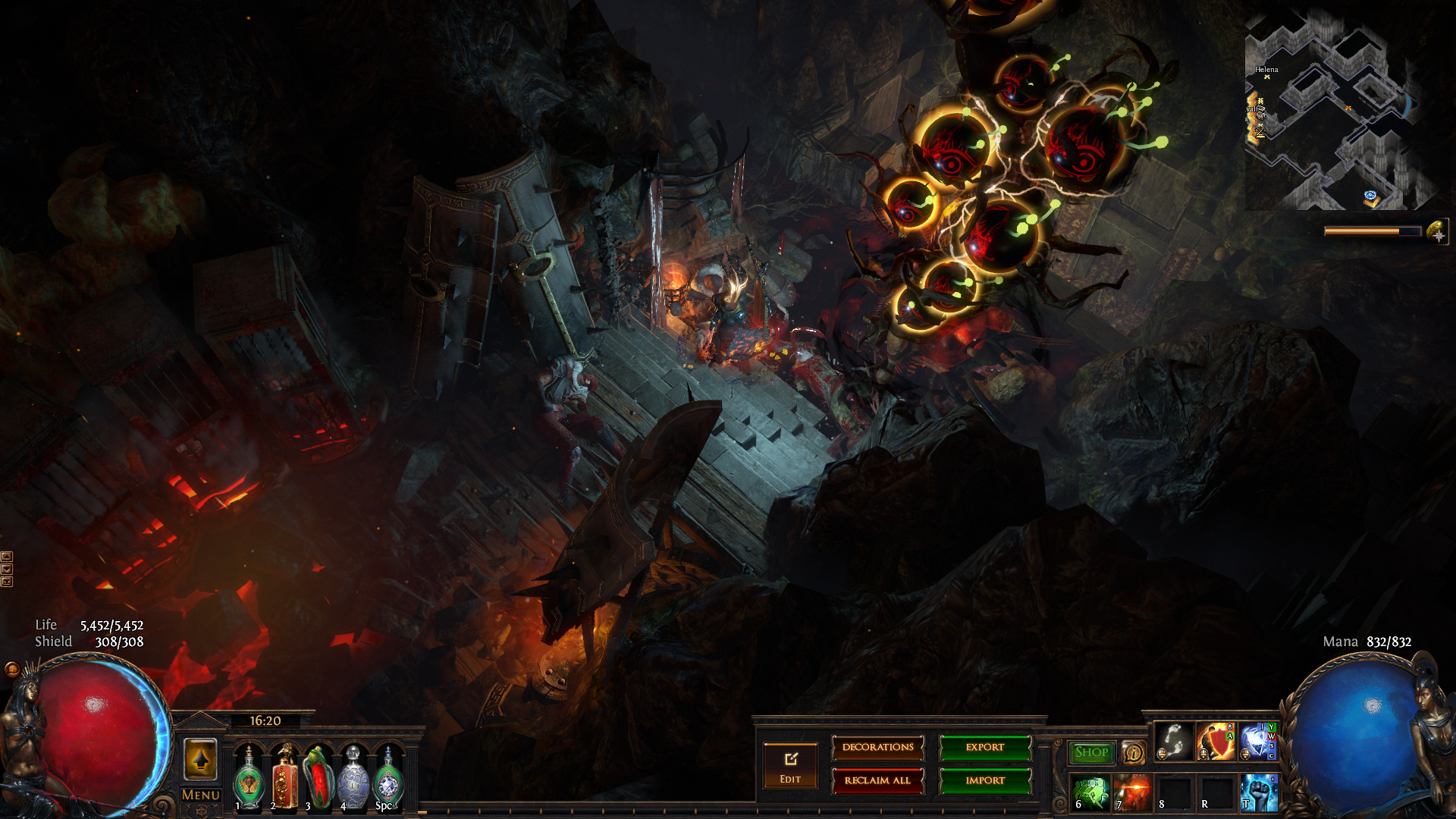1456x819 pixels.
Task: Activate the green running figures skill
Action: [x=1090, y=792]
